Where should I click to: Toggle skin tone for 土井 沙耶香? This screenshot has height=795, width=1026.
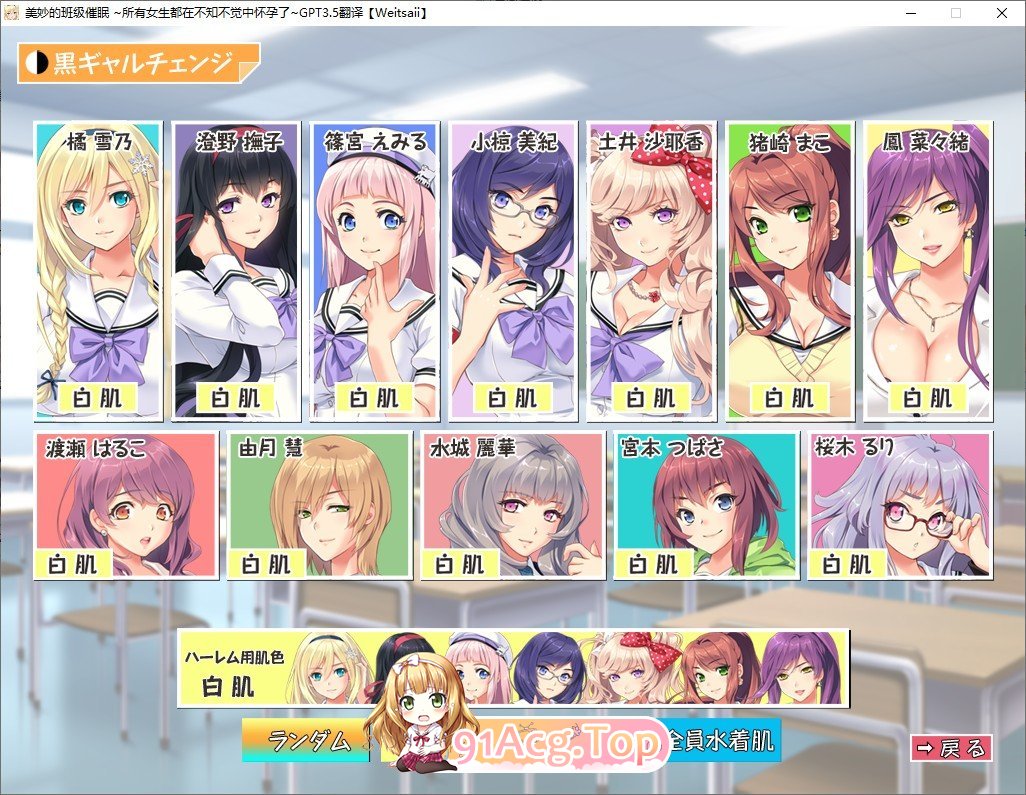click(x=651, y=270)
